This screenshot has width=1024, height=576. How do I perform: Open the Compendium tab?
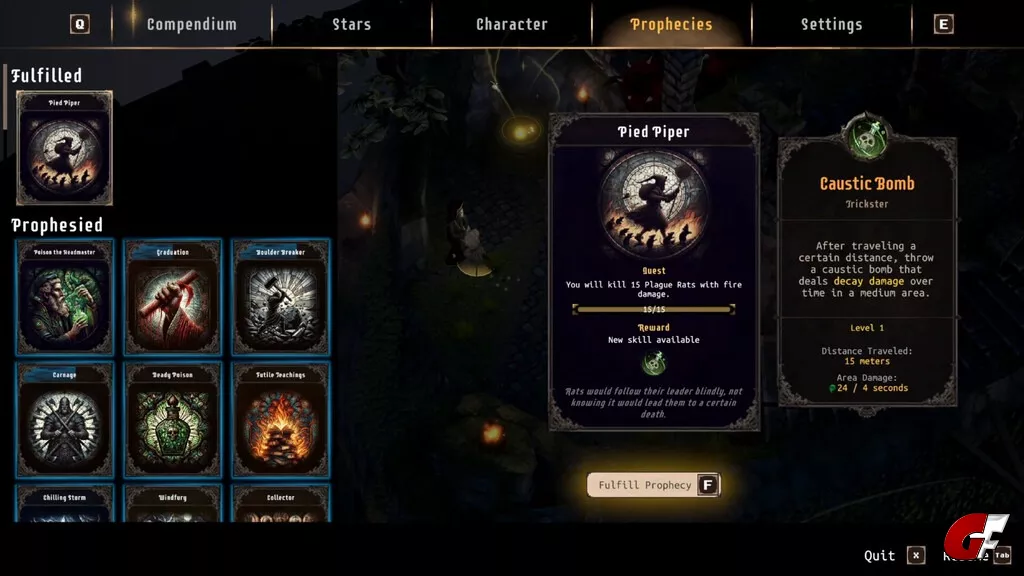pos(191,24)
